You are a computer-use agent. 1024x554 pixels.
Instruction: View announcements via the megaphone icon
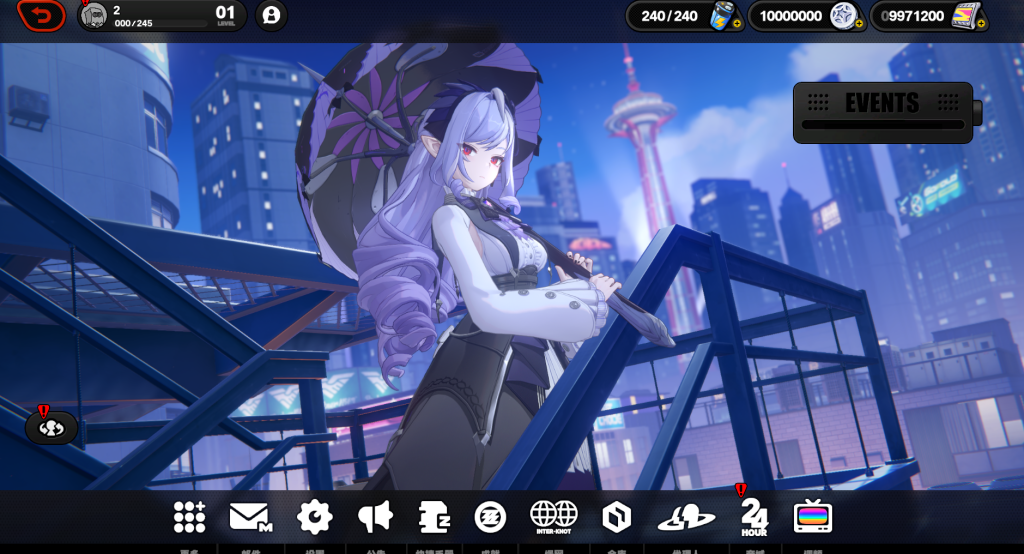[375, 516]
